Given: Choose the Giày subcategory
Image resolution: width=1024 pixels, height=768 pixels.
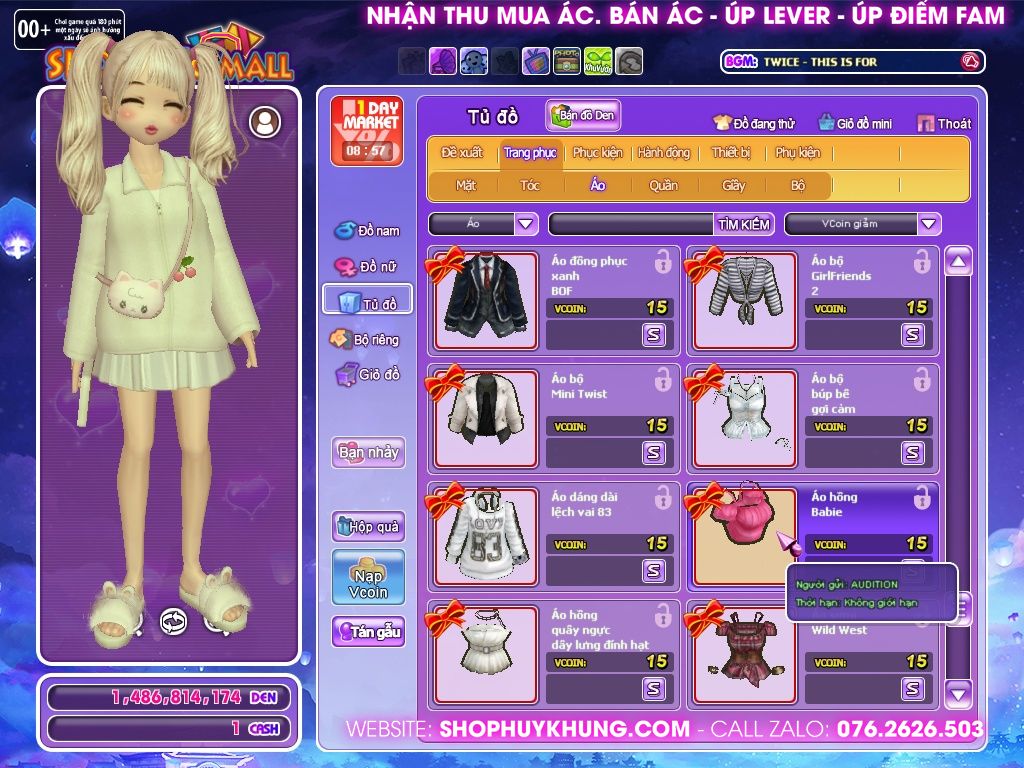Looking at the screenshot, I should 734,185.
